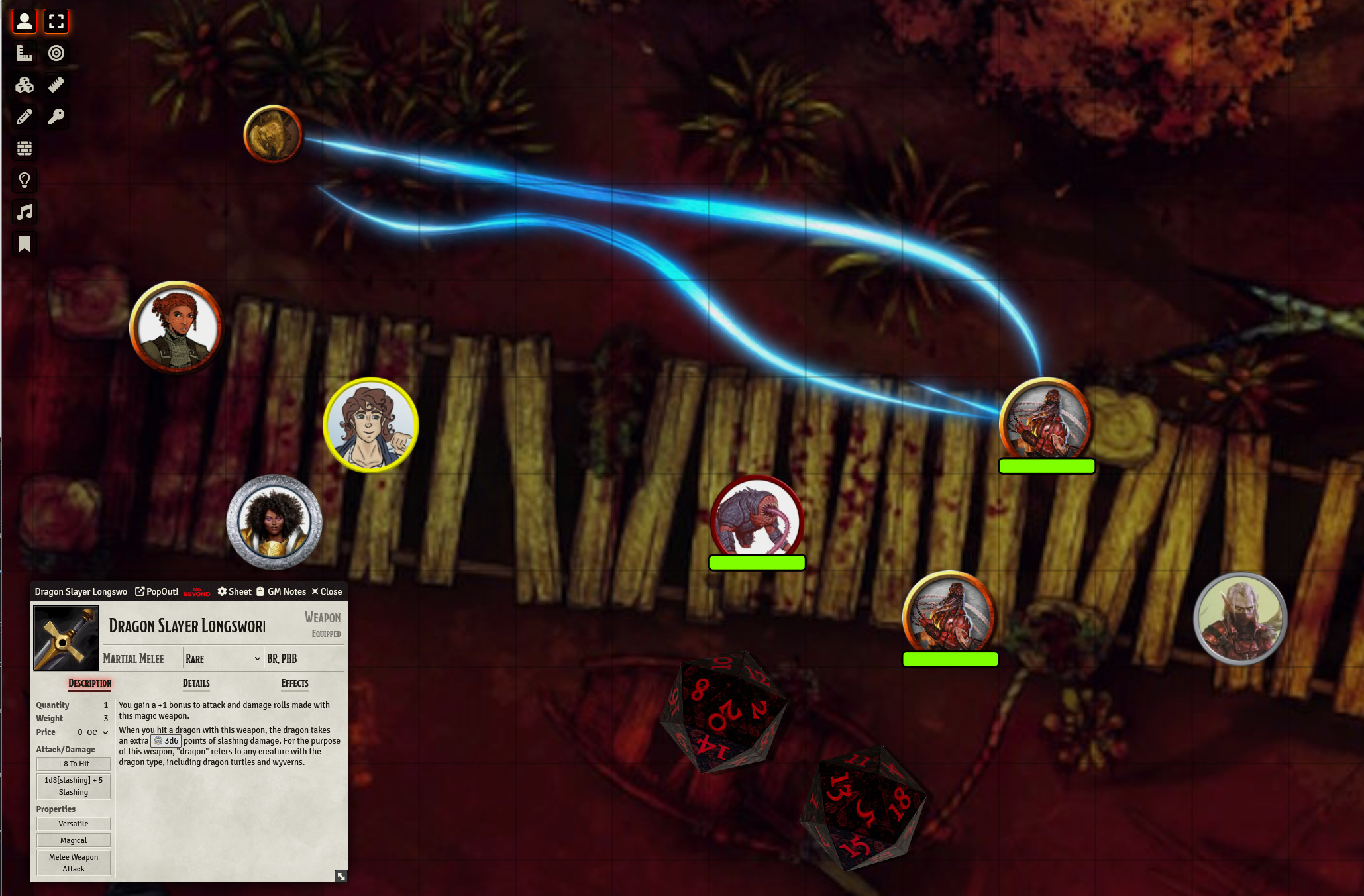Switch to the Details tab
Image resolution: width=1364 pixels, height=896 pixels.
point(196,683)
